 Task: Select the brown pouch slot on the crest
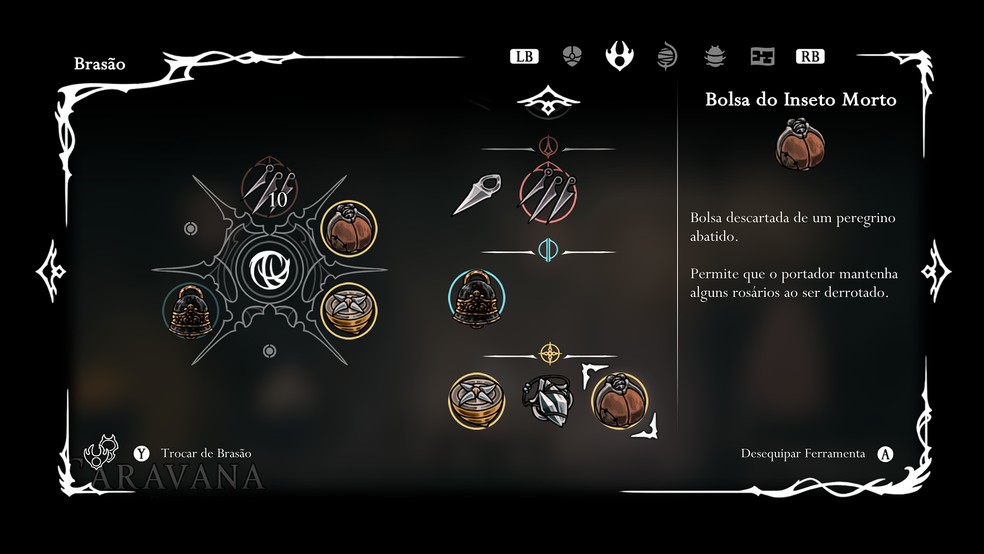pyautogui.click(x=349, y=228)
